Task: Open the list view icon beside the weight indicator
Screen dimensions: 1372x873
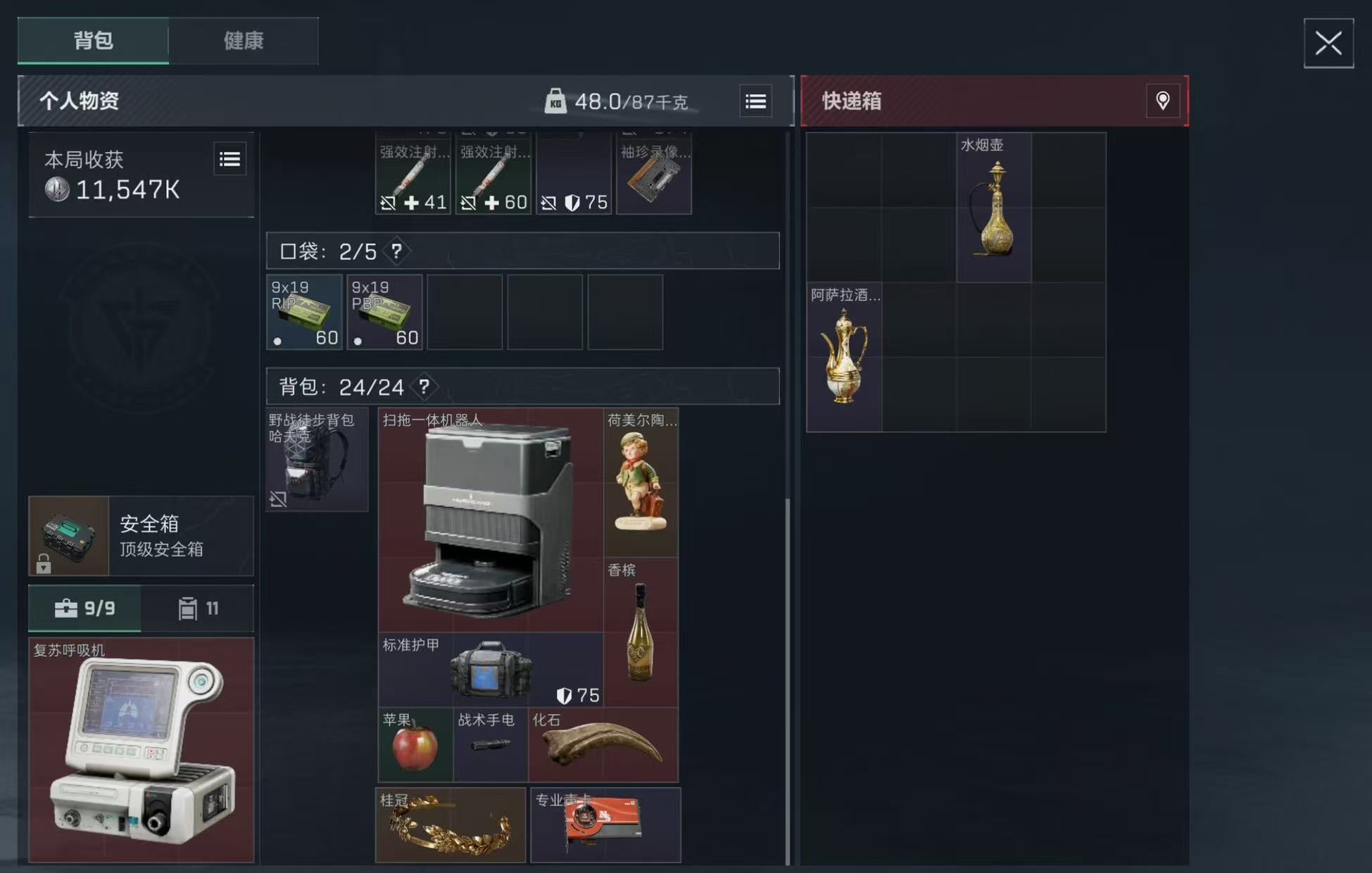Action: 755,101
